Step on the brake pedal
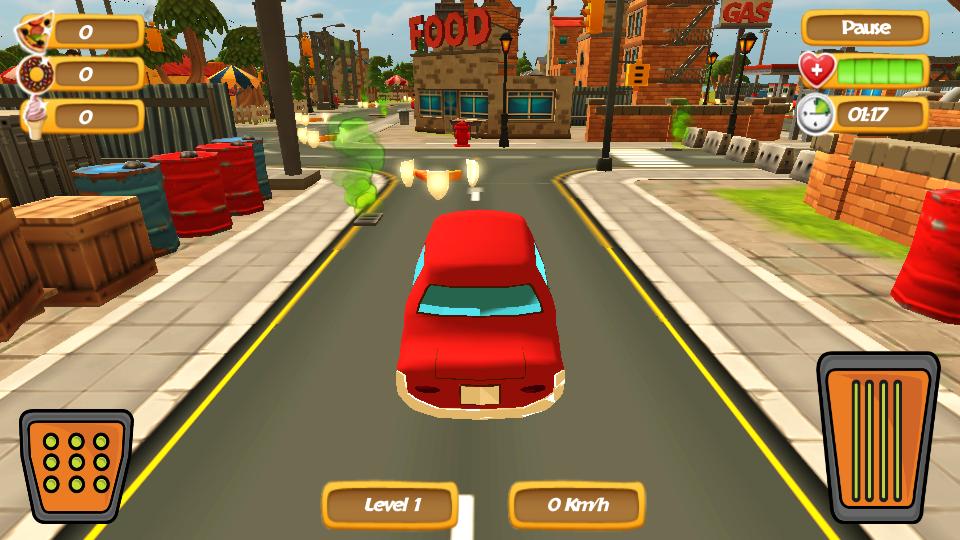960x540 pixels. (x=76, y=466)
